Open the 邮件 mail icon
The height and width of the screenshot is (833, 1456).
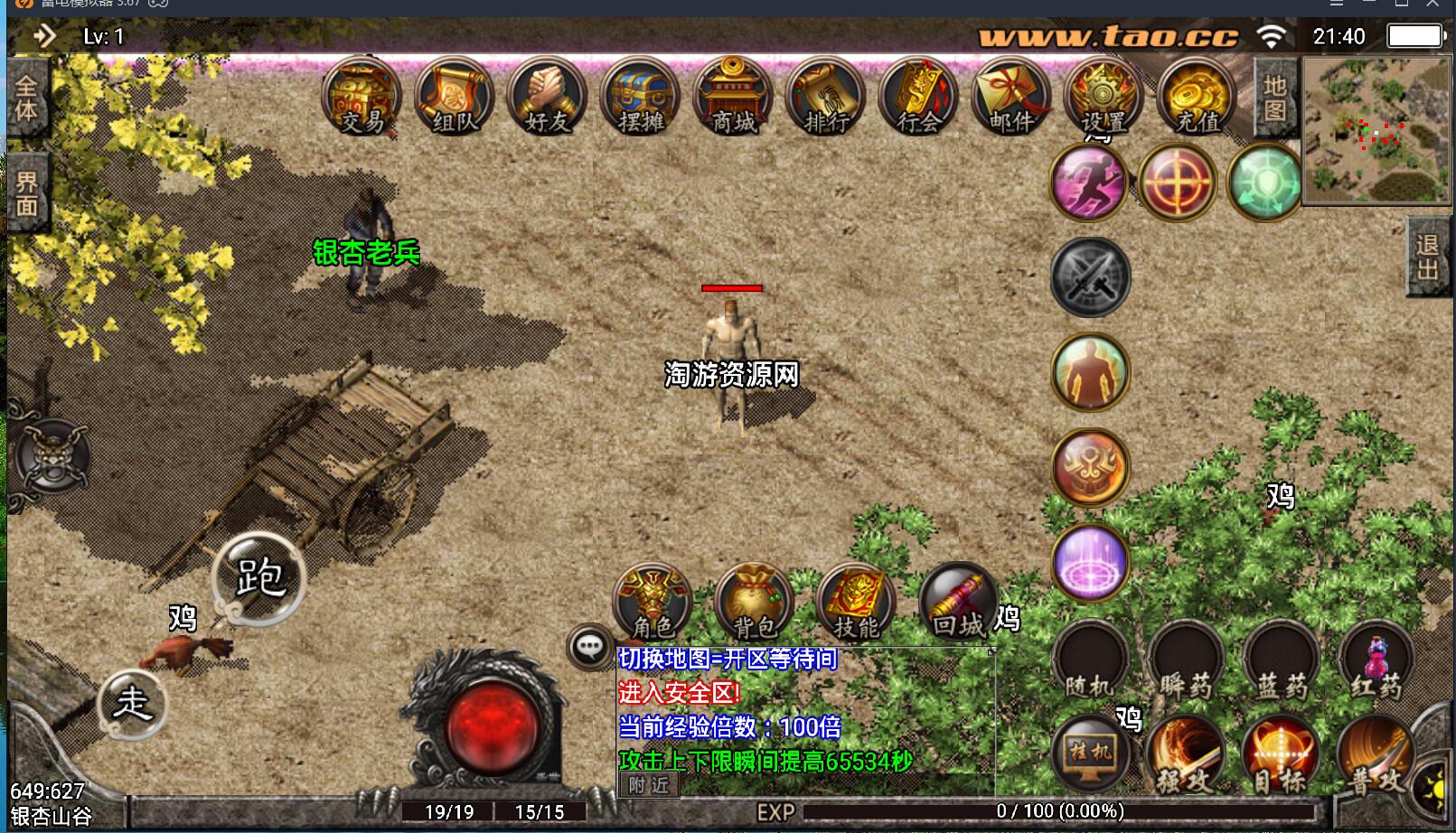click(x=1011, y=99)
